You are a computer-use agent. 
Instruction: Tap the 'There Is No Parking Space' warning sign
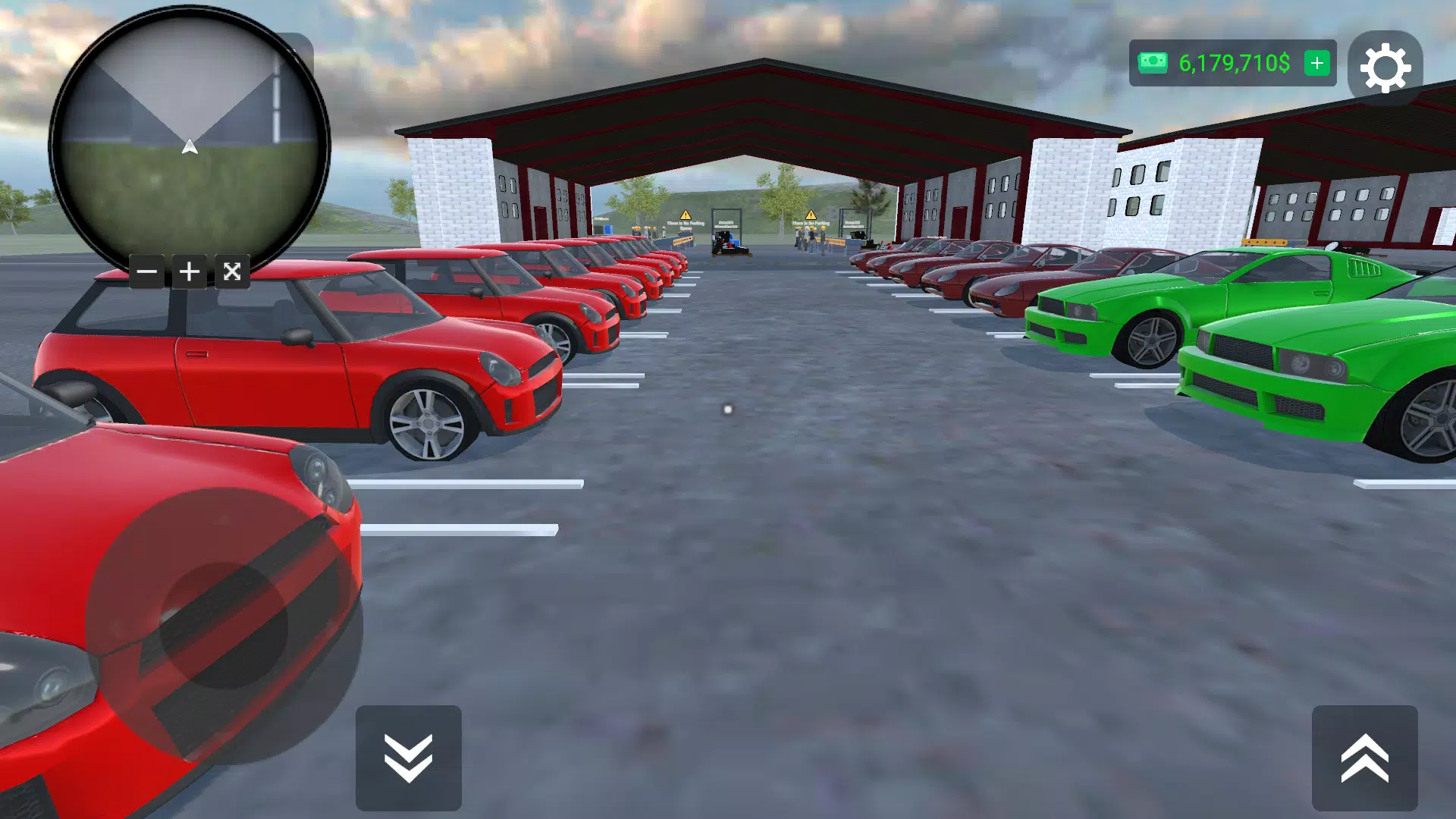coord(686,224)
